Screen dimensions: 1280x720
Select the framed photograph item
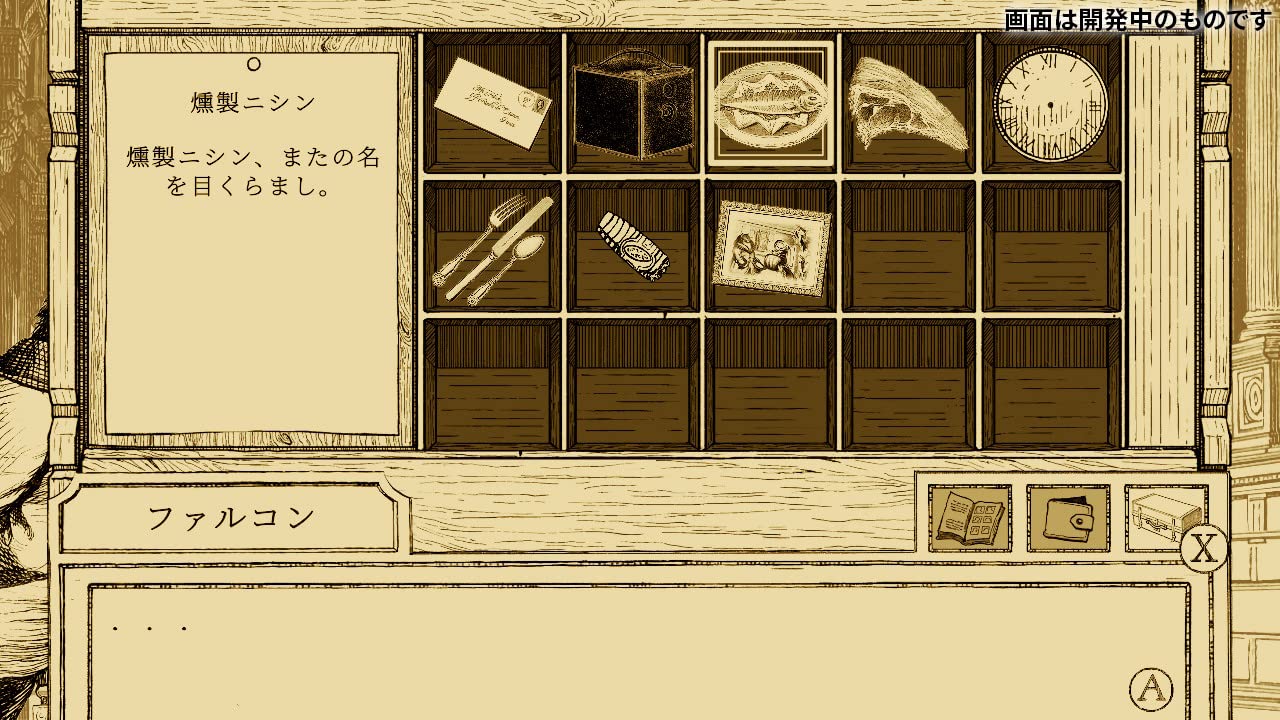[x=772, y=248]
